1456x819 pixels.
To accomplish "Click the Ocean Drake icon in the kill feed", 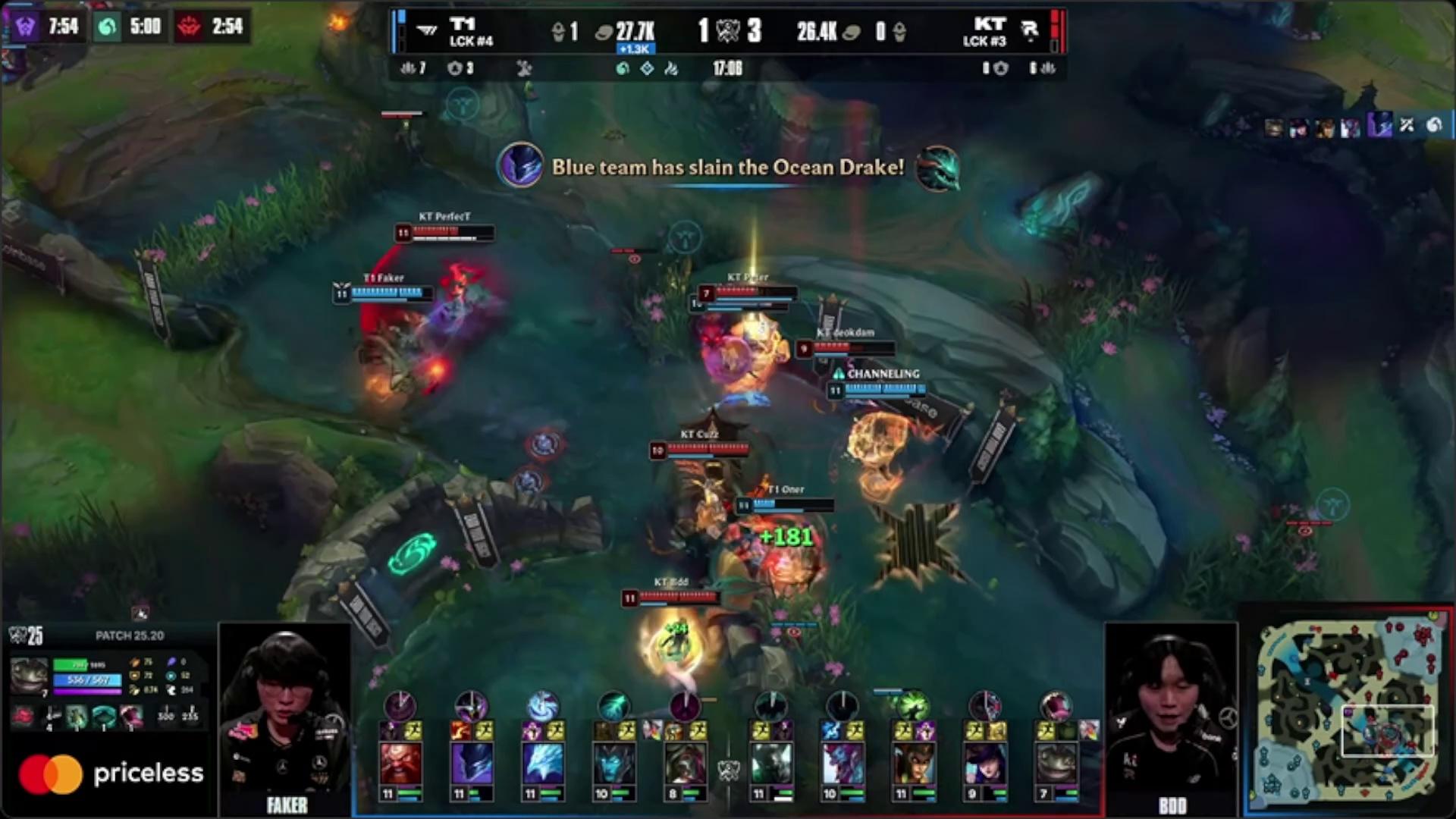I will click(938, 168).
